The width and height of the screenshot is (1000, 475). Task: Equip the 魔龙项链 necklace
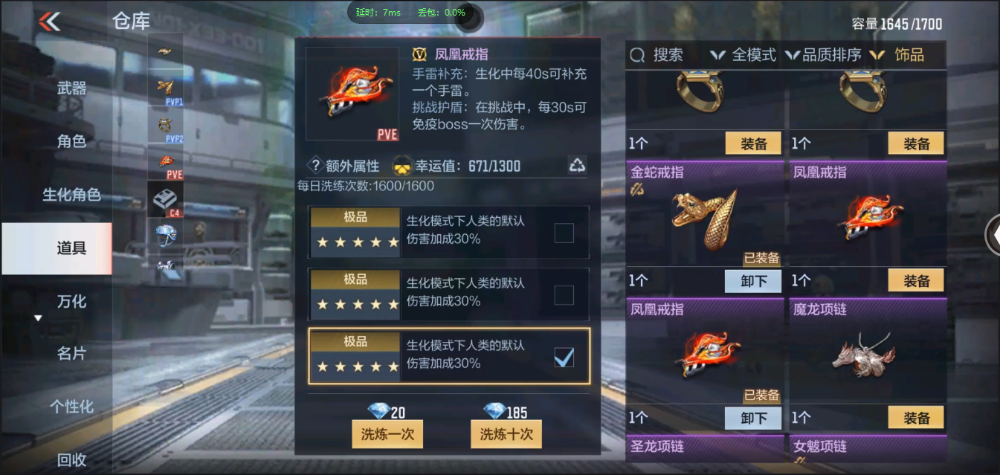[915, 418]
